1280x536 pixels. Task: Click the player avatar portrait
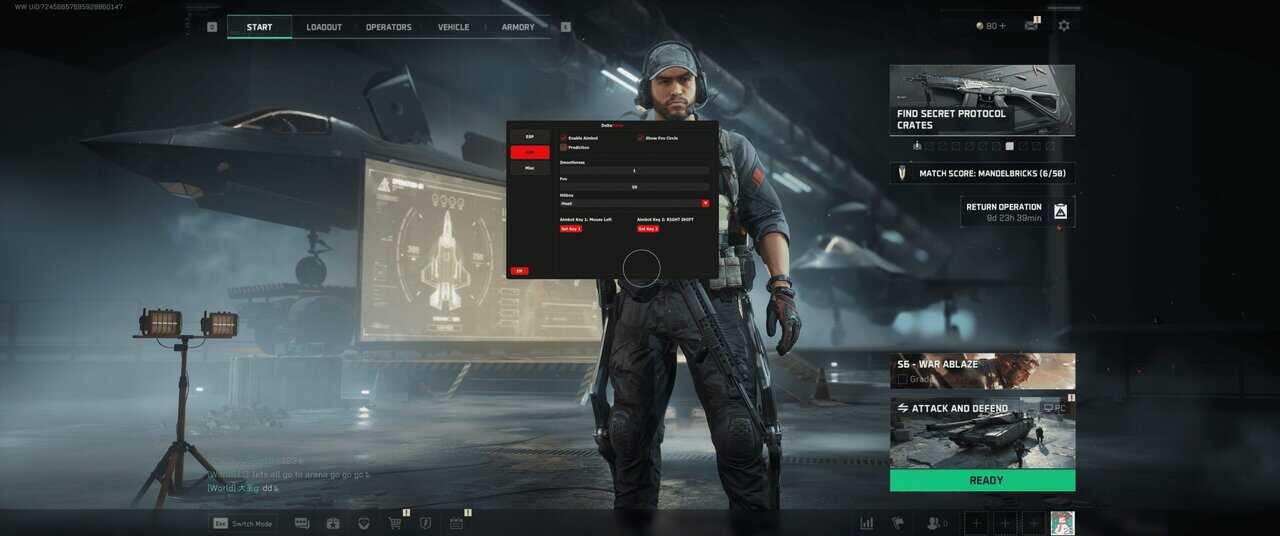point(1062,523)
